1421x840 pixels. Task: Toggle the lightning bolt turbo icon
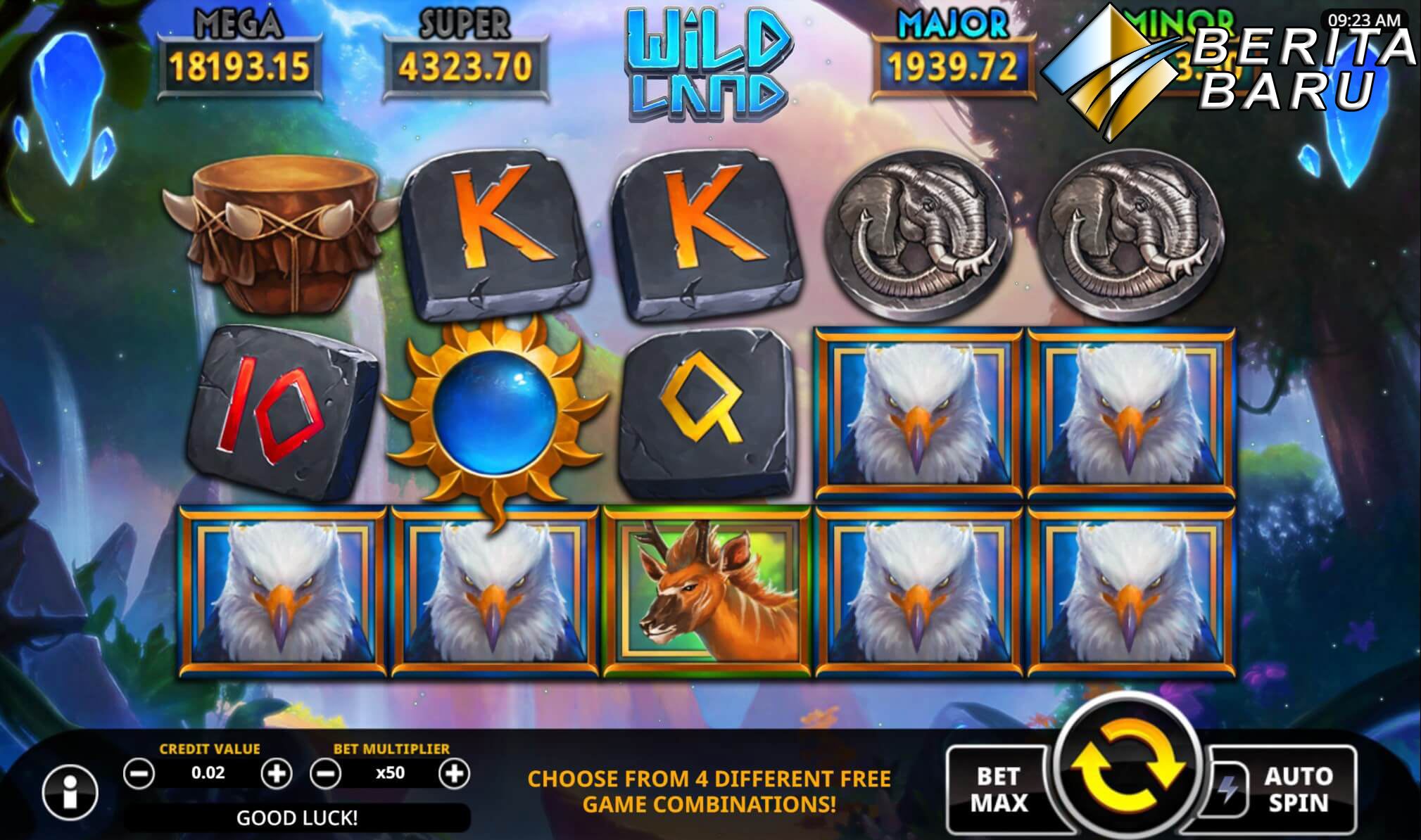1227,789
